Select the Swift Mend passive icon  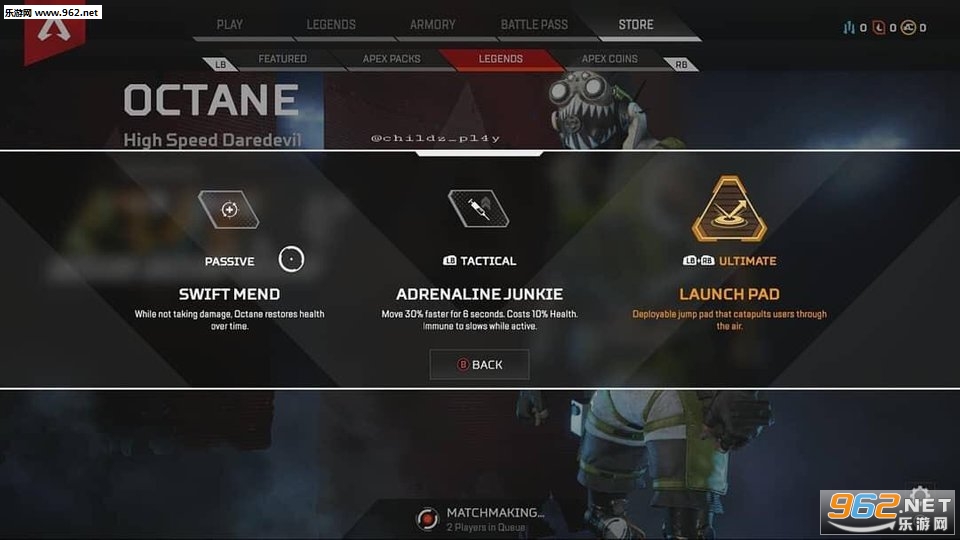(x=229, y=209)
